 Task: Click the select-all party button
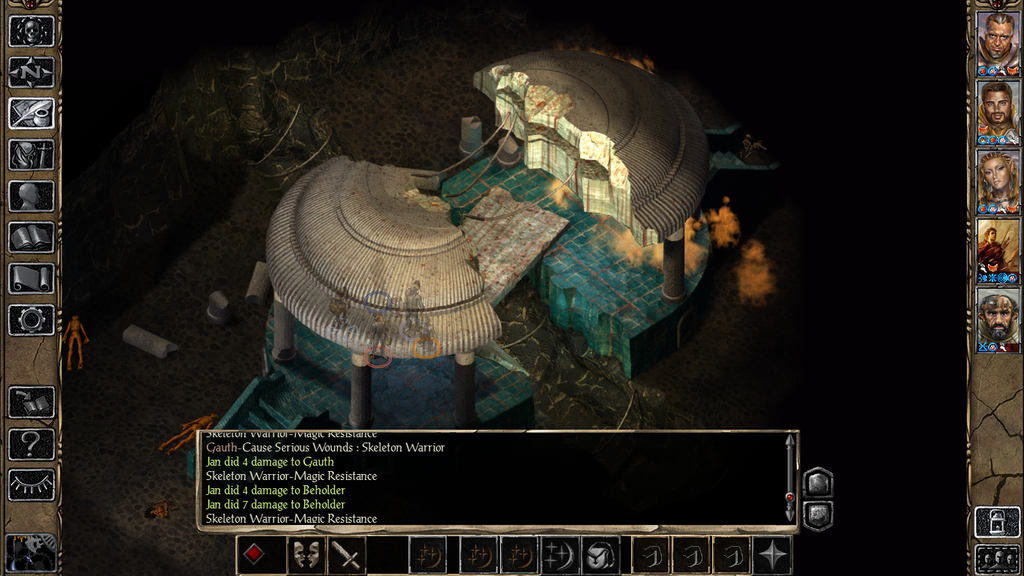[996, 558]
